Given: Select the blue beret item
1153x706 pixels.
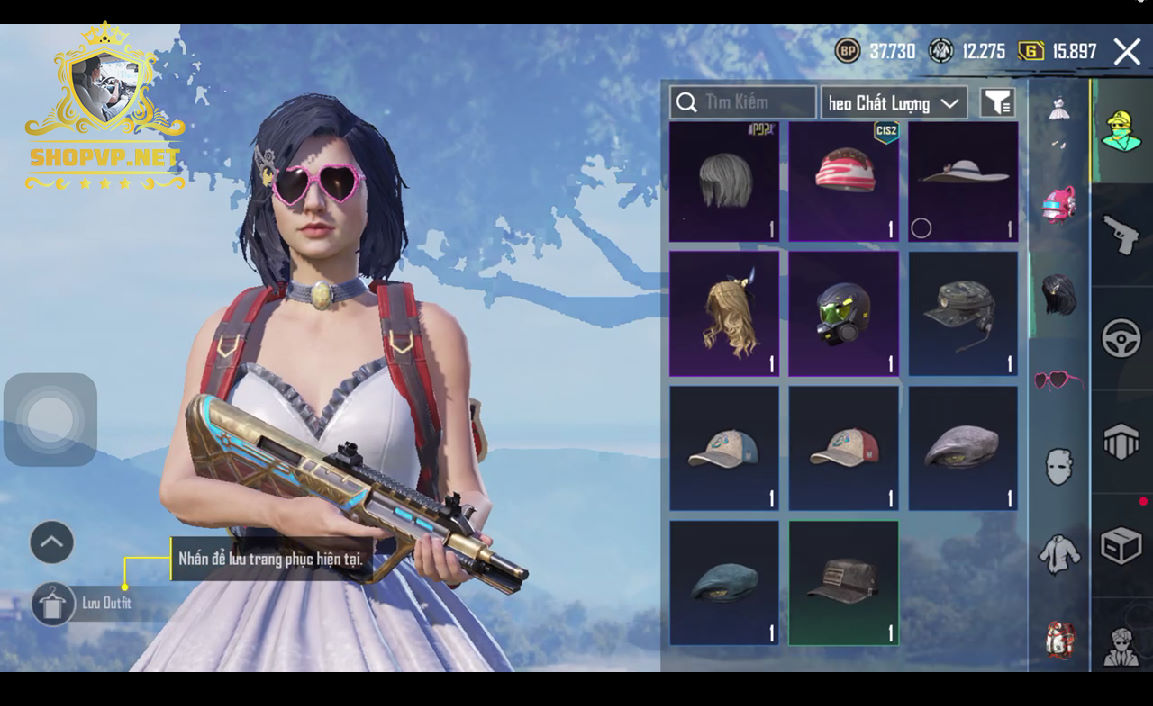Looking at the screenshot, I should click(723, 583).
